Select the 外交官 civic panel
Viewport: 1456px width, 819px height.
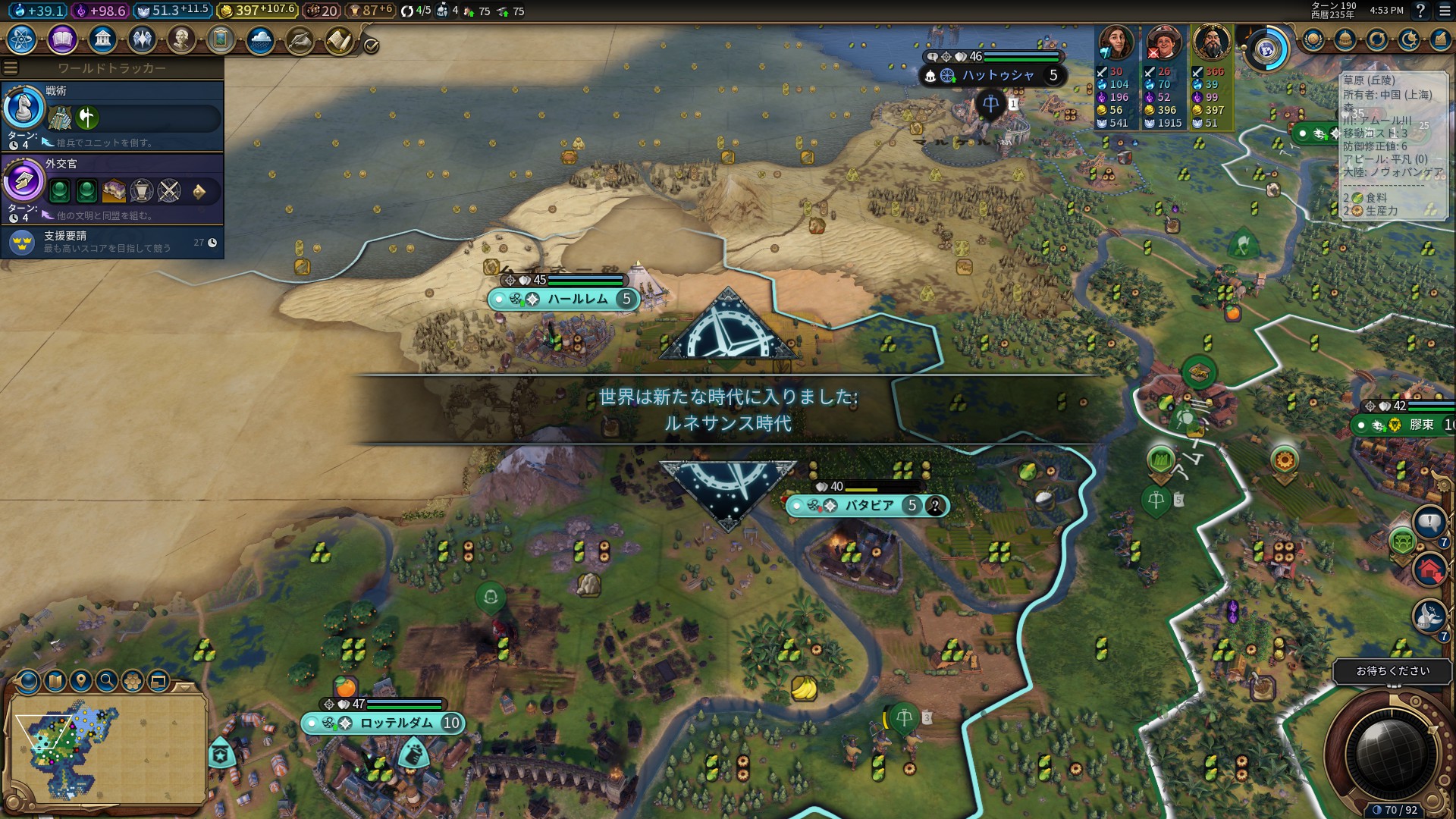(x=112, y=189)
